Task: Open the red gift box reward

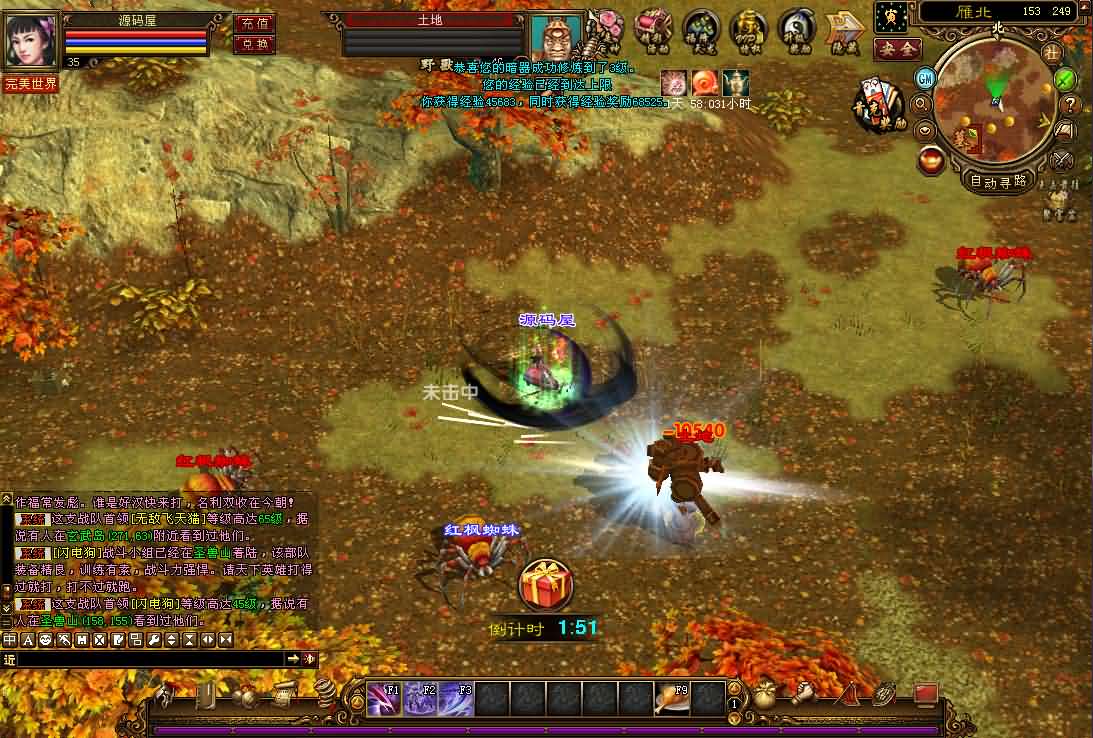Action: pyautogui.click(x=545, y=583)
